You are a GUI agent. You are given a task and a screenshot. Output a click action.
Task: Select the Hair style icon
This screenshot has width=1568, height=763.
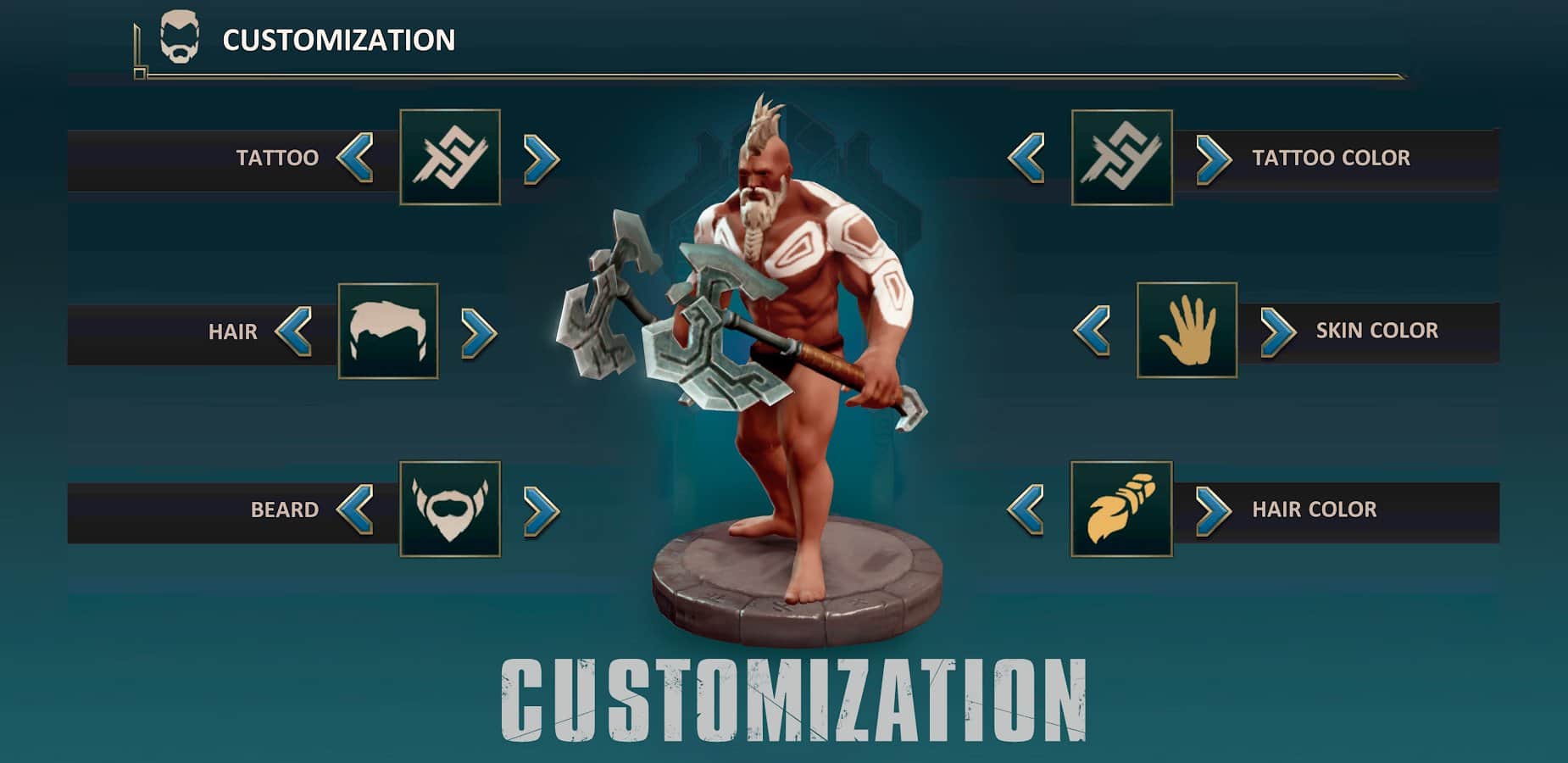pyautogui.click(x=390, y=332)
